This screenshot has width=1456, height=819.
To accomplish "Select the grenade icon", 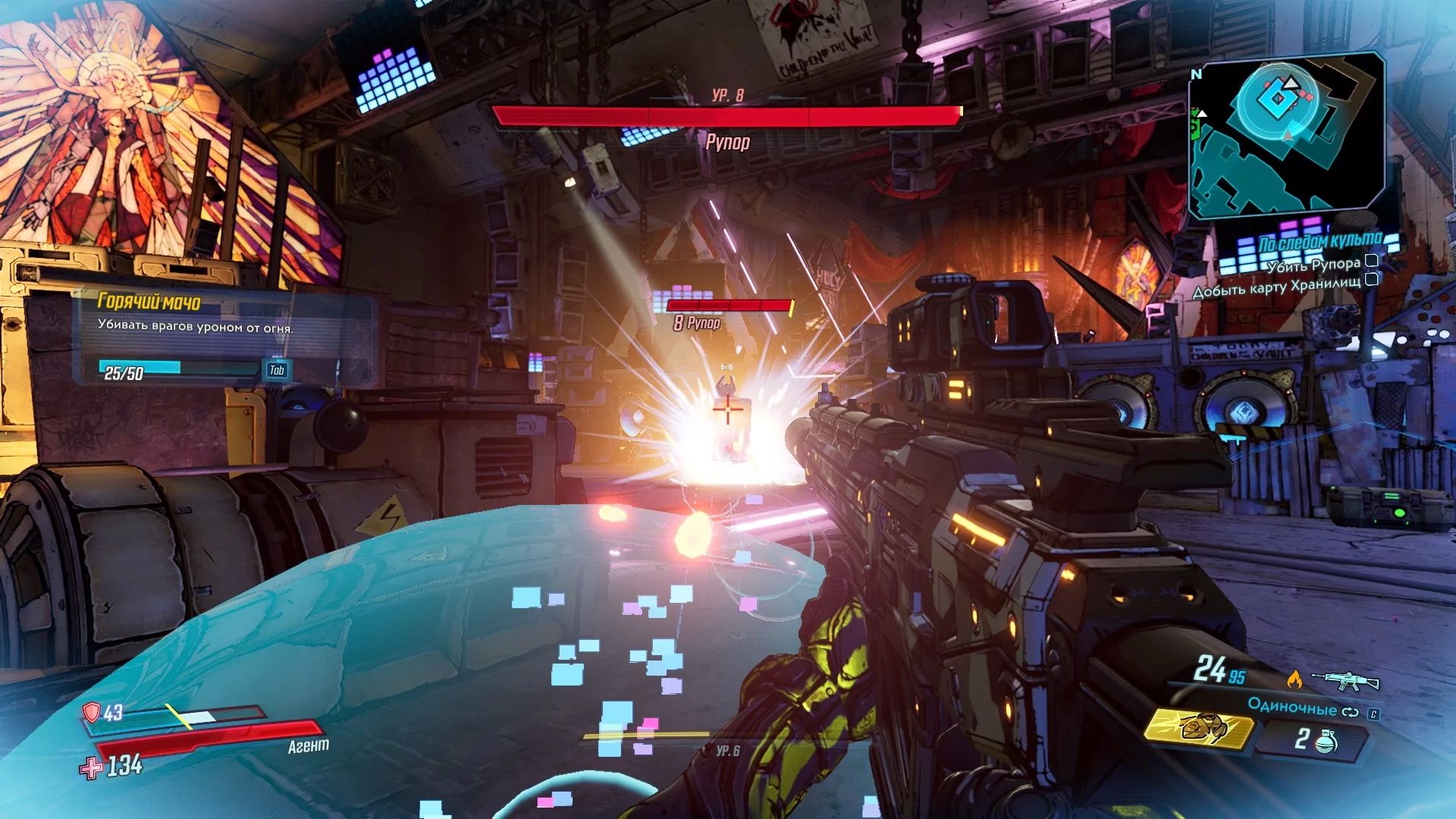I will click(1325, 739).
